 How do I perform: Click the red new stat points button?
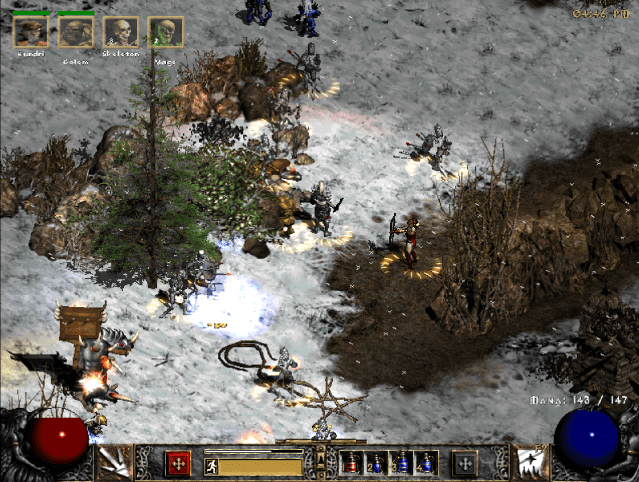point(178,463)
